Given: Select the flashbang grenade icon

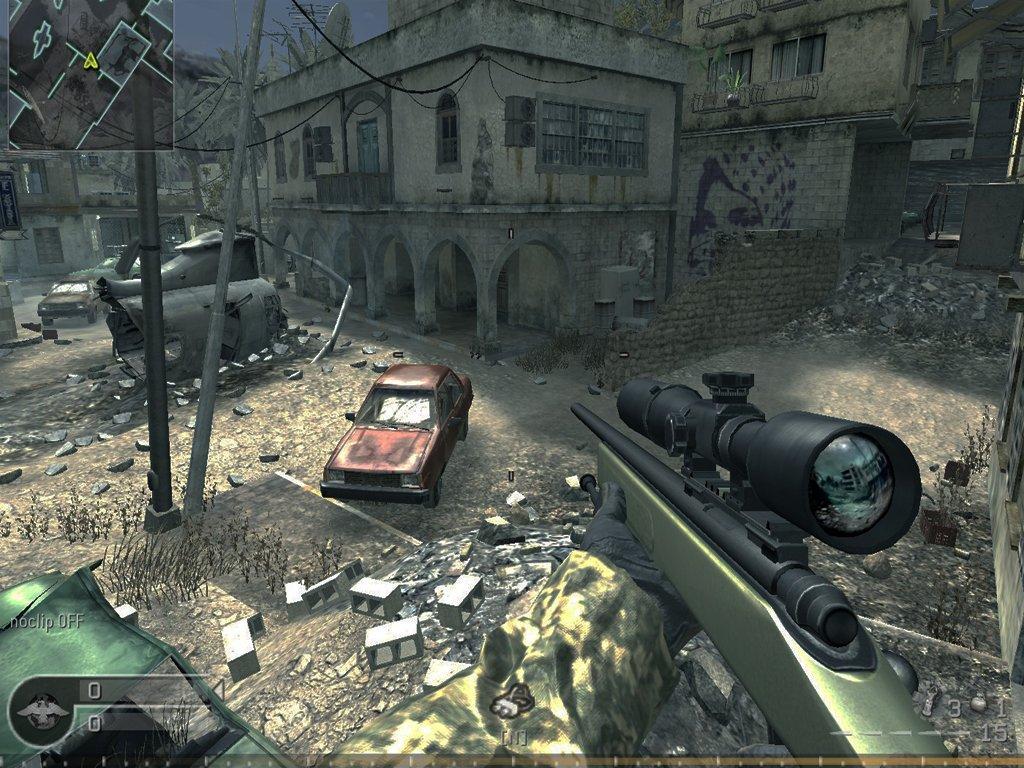Looking at the screenshot, I should pyautogui.click(x=928, y=705).
